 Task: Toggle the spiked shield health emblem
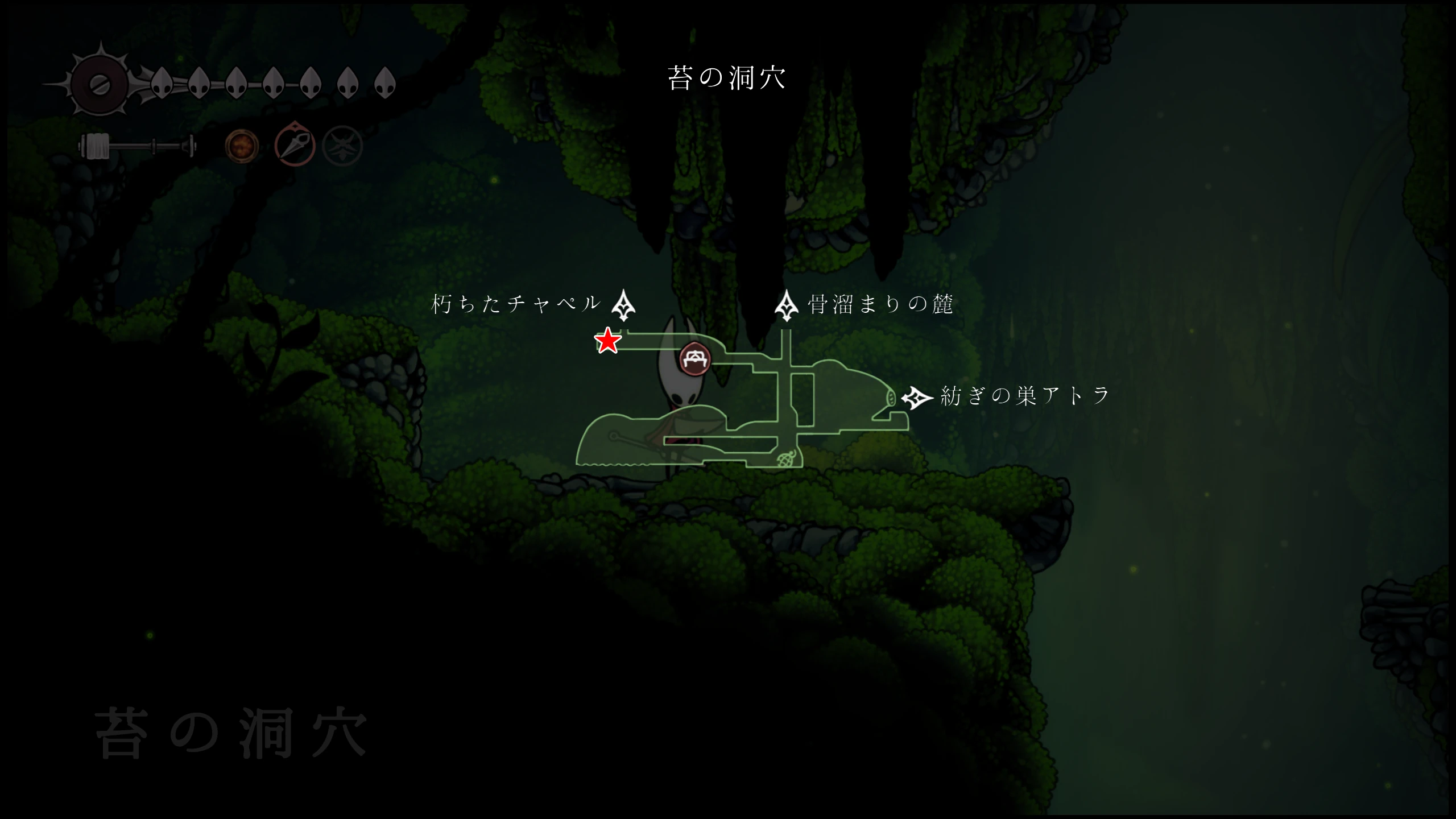[x=100, y=85]
